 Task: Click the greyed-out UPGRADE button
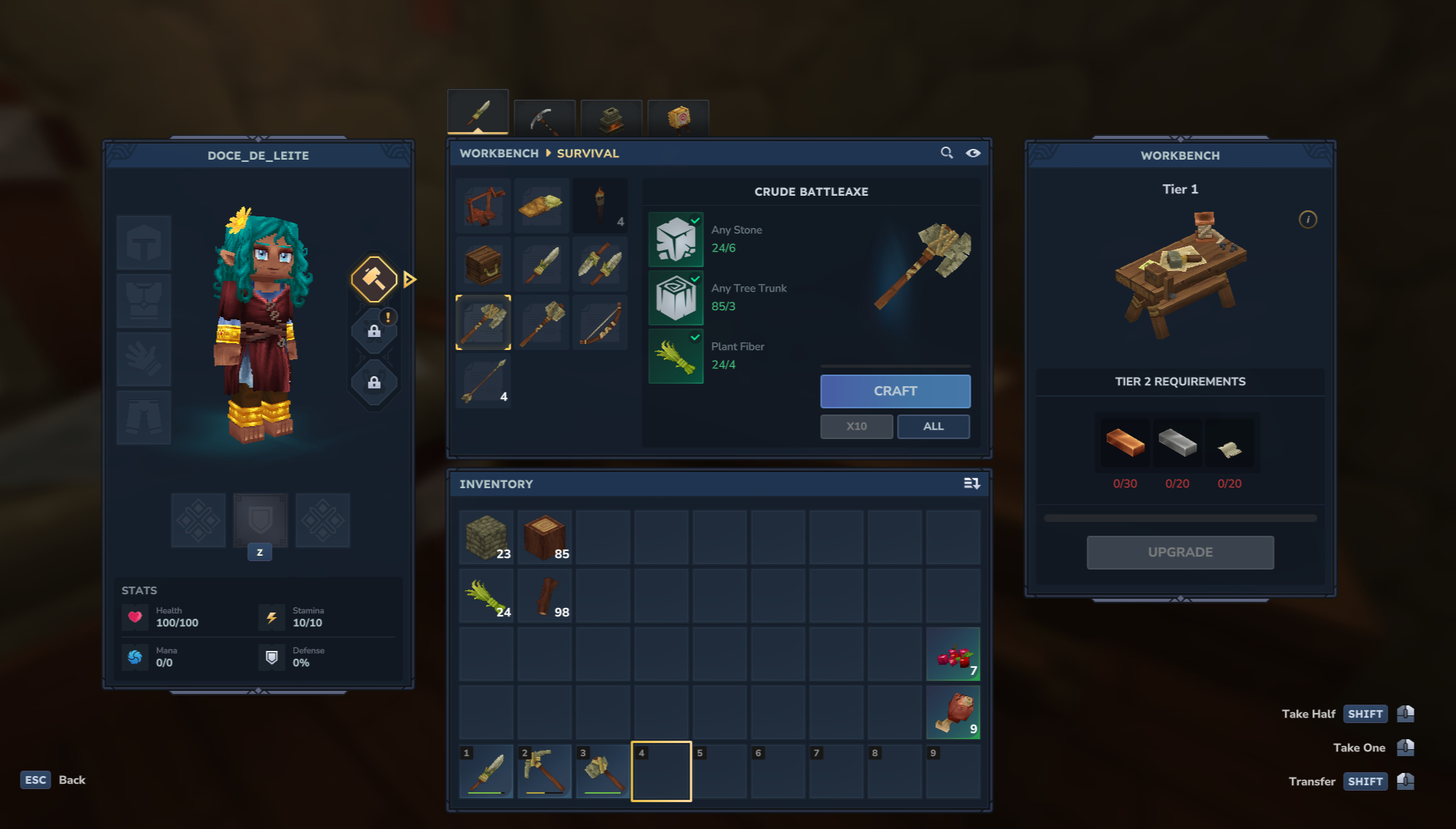coord(1180,553)
